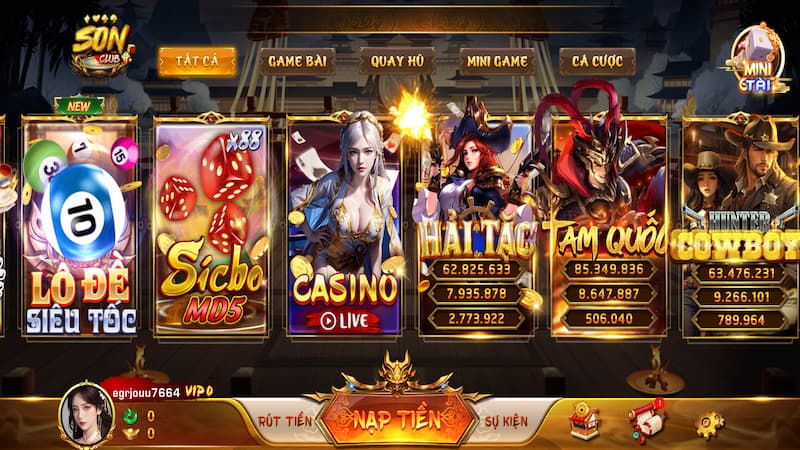This screenshot has width=800, height=450.
Task: Open the player avatar profile
Action: point(84,413)
